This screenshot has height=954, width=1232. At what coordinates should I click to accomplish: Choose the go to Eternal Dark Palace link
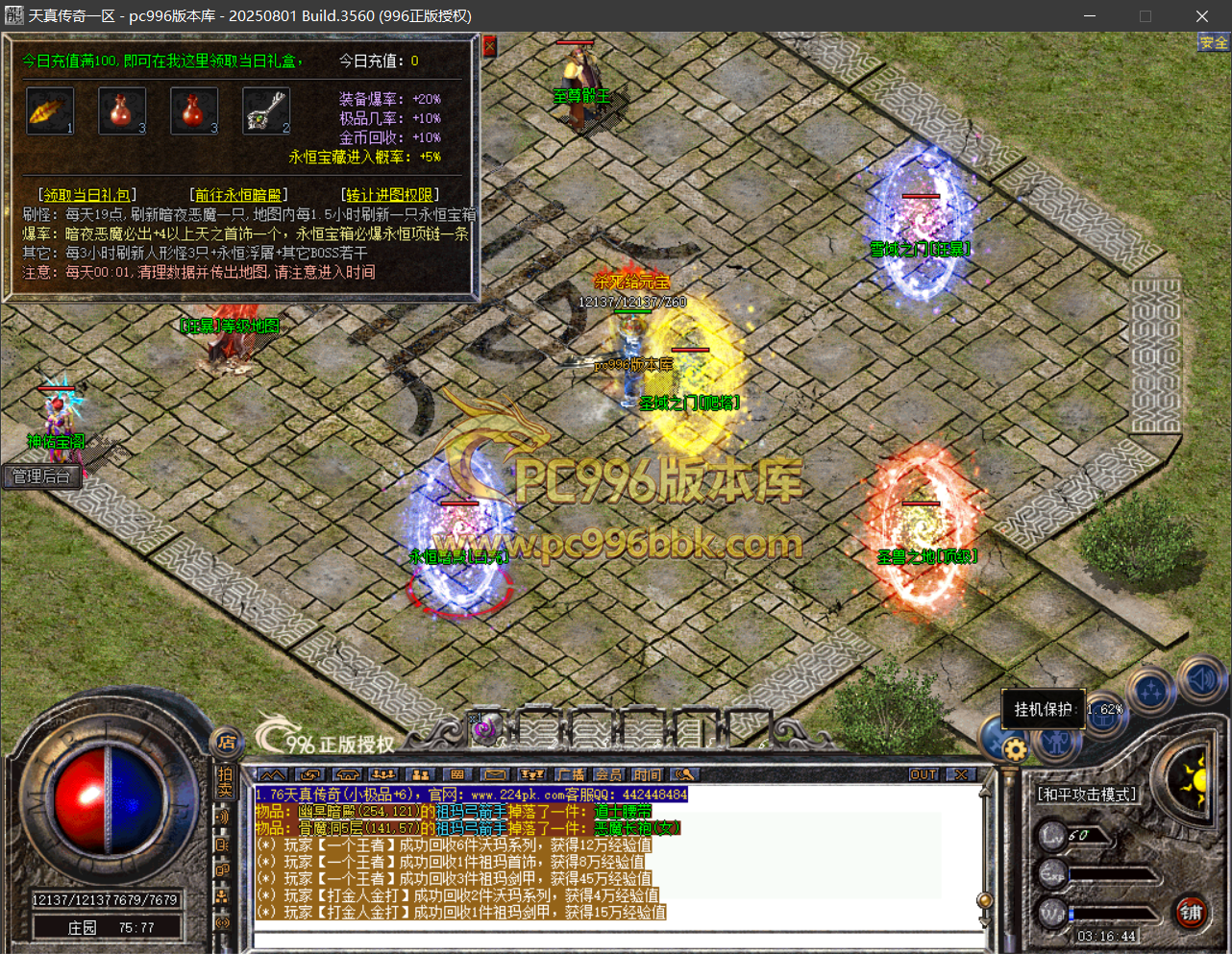tap(238, 195)
